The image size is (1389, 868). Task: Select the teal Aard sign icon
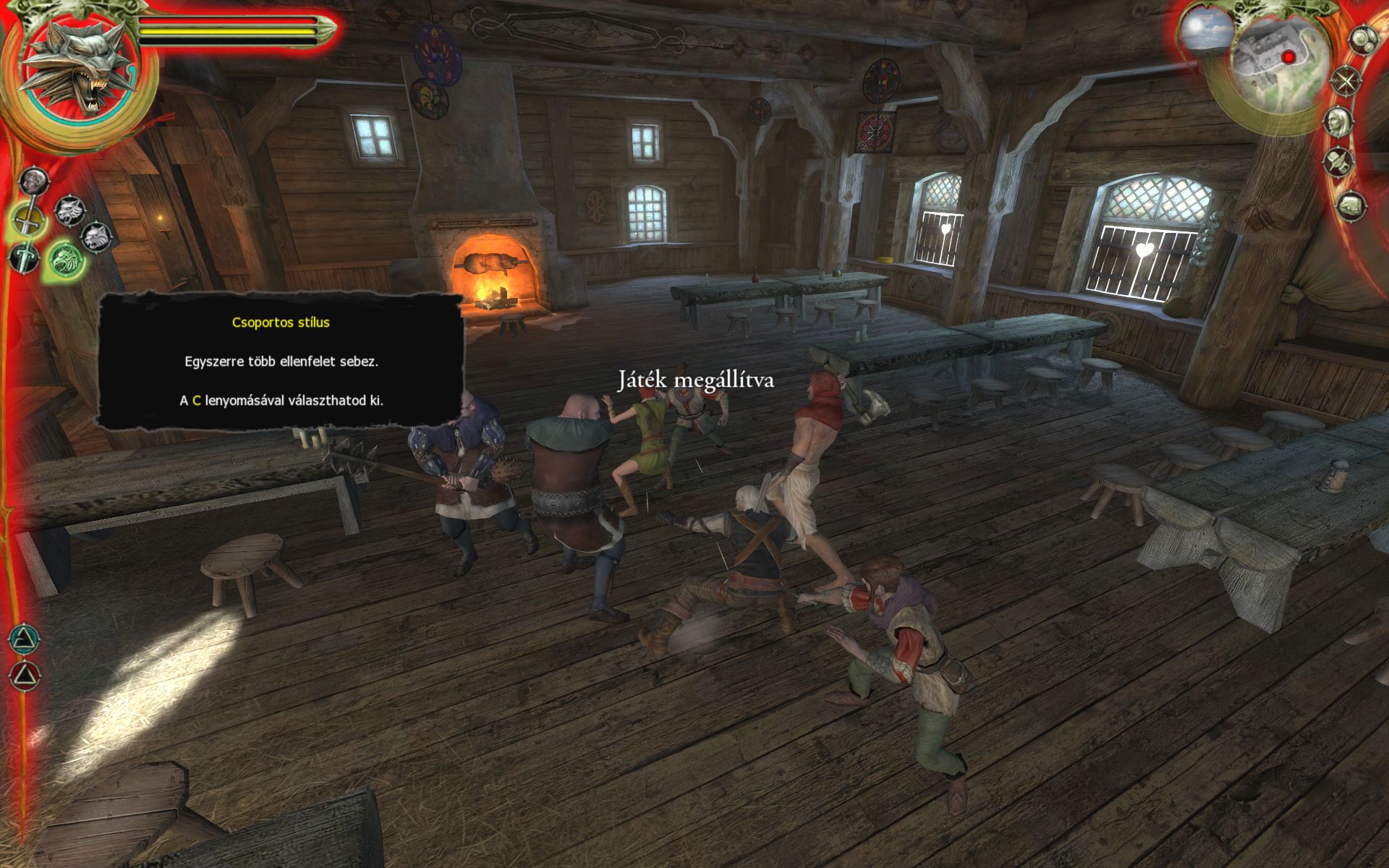[24, 638]
